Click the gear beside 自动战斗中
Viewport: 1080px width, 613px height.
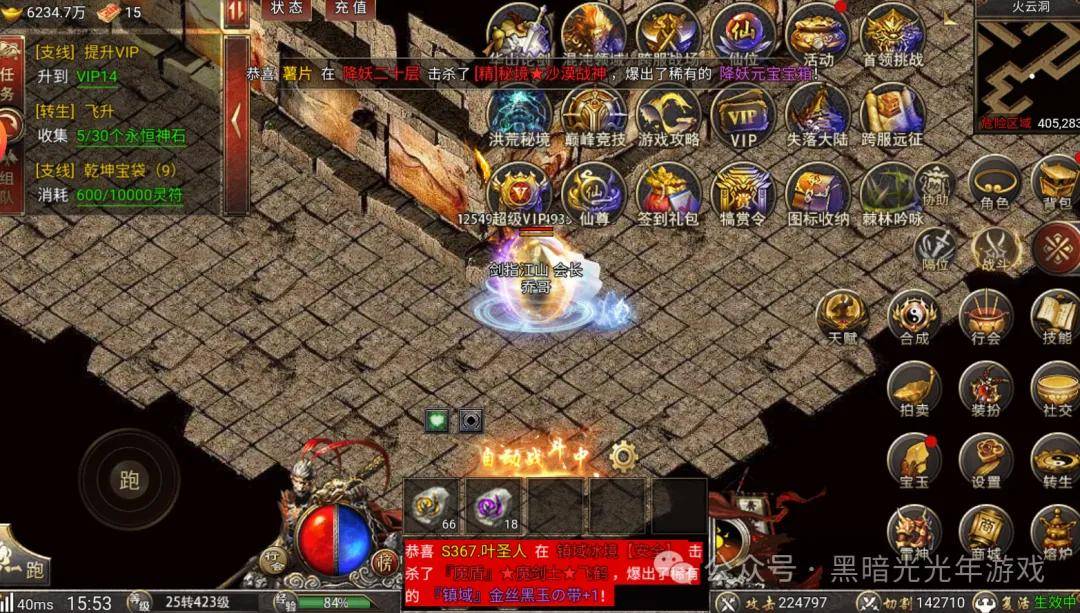point(624,457)
